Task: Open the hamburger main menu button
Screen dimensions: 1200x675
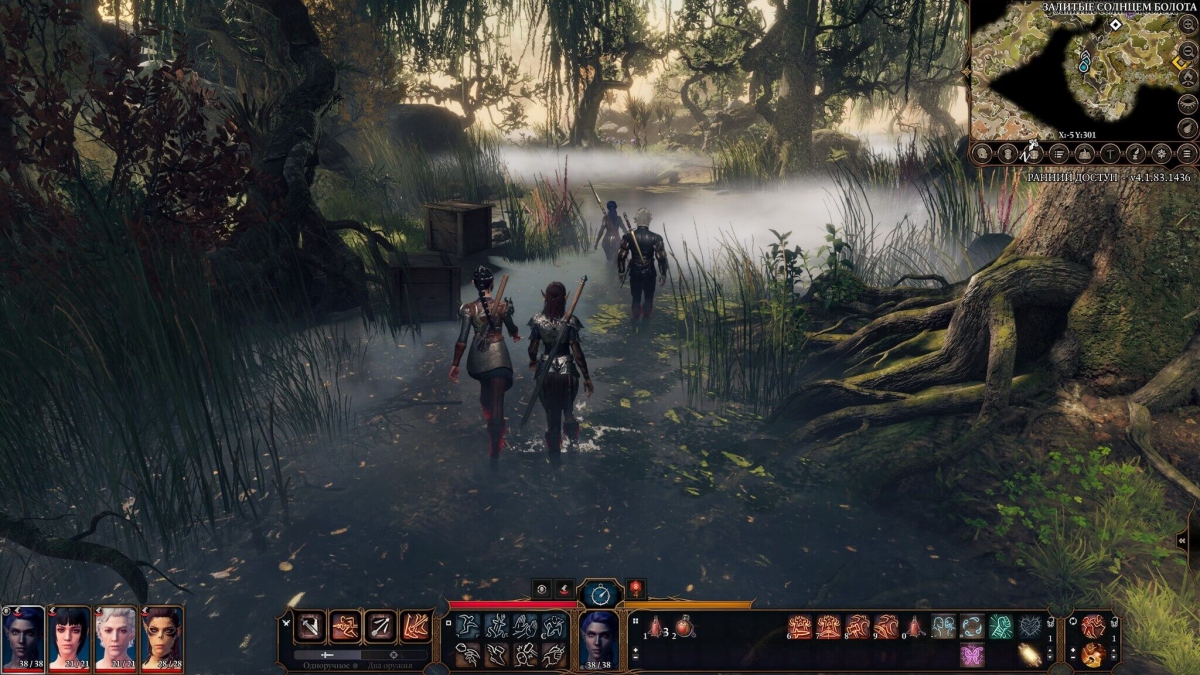Action: coord(1187,153)
